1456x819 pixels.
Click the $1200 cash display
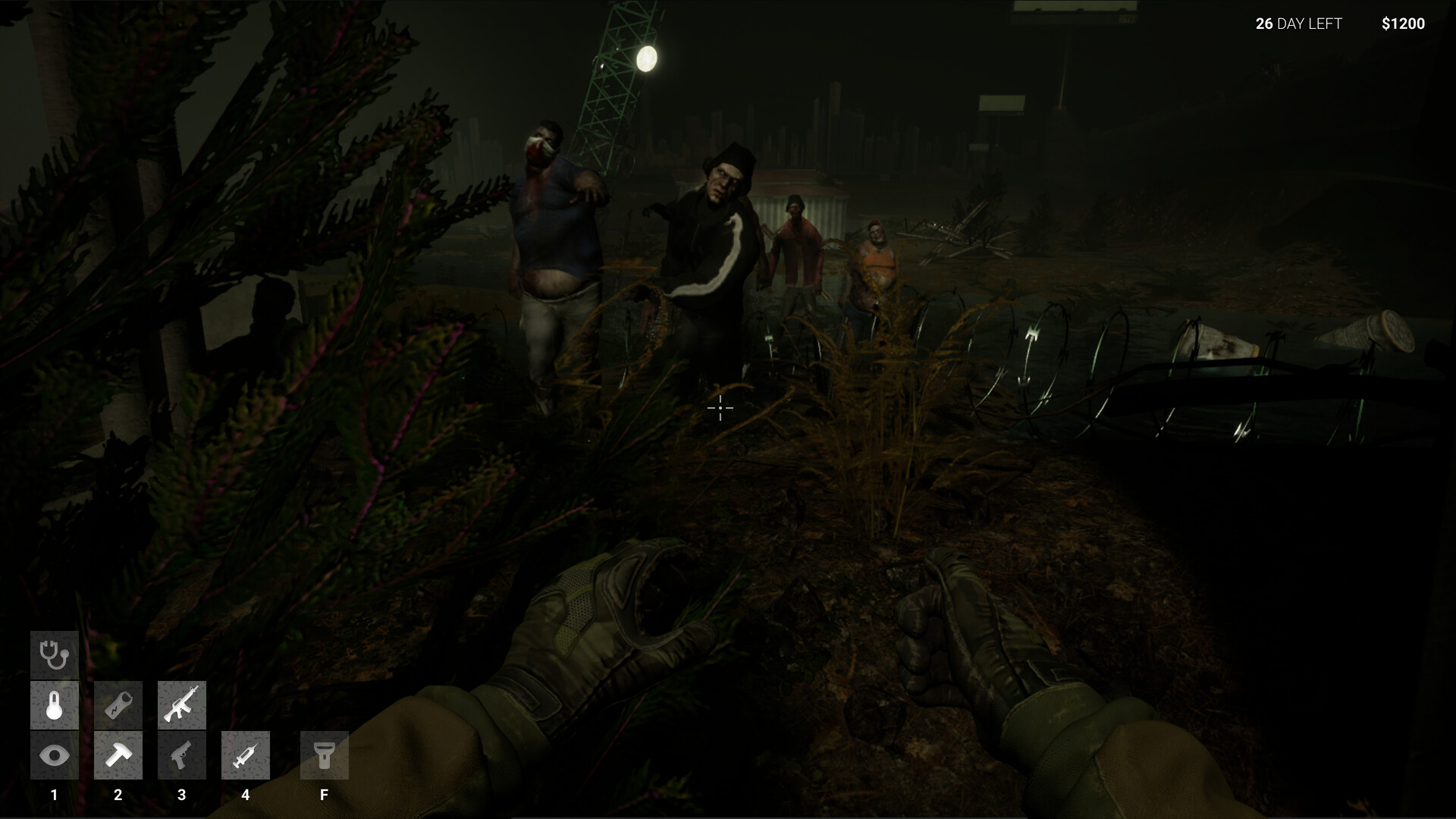point(1401,24)
